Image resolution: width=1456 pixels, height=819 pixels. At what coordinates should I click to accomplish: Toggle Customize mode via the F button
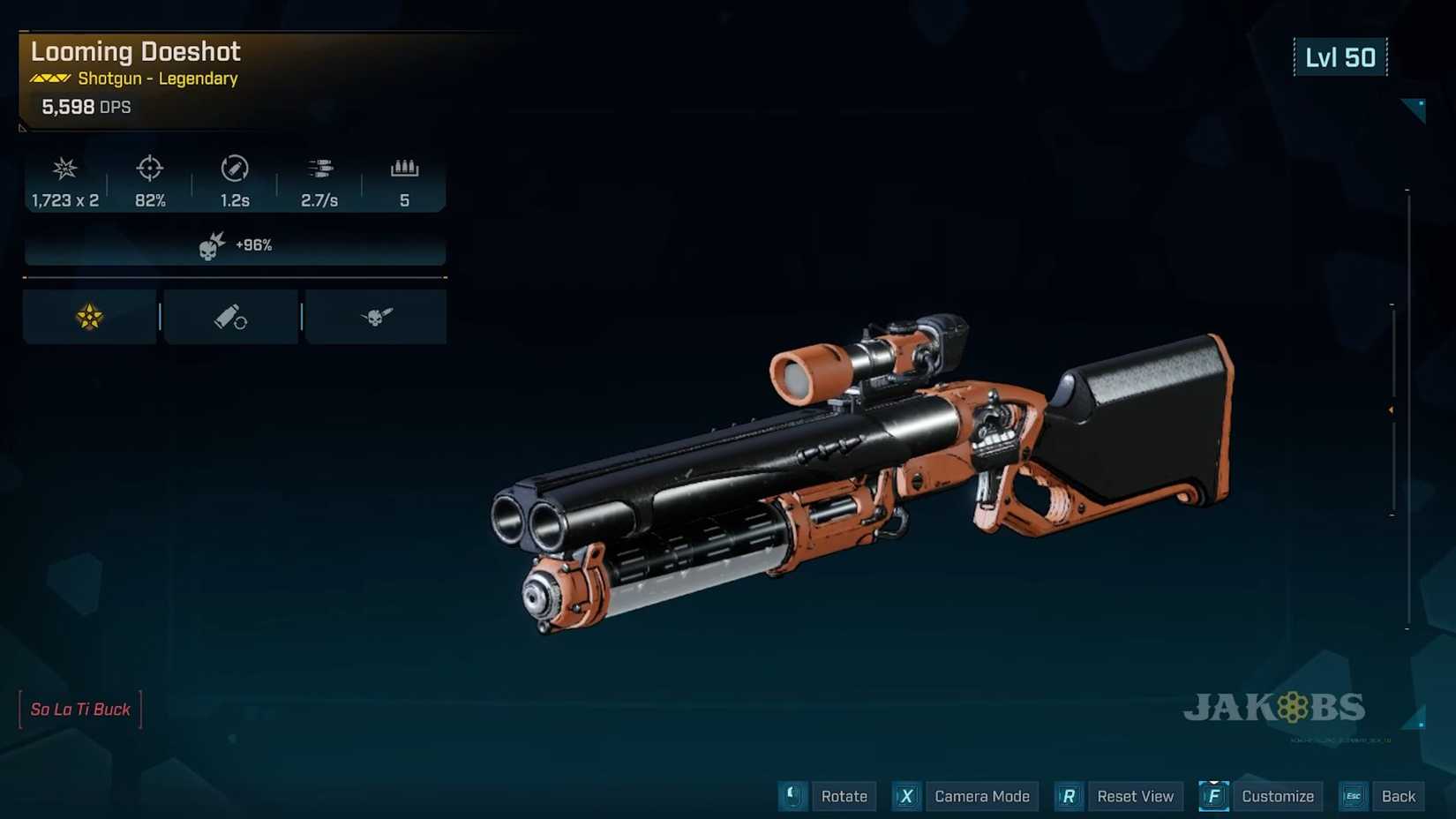click(x=1212, y=796)
